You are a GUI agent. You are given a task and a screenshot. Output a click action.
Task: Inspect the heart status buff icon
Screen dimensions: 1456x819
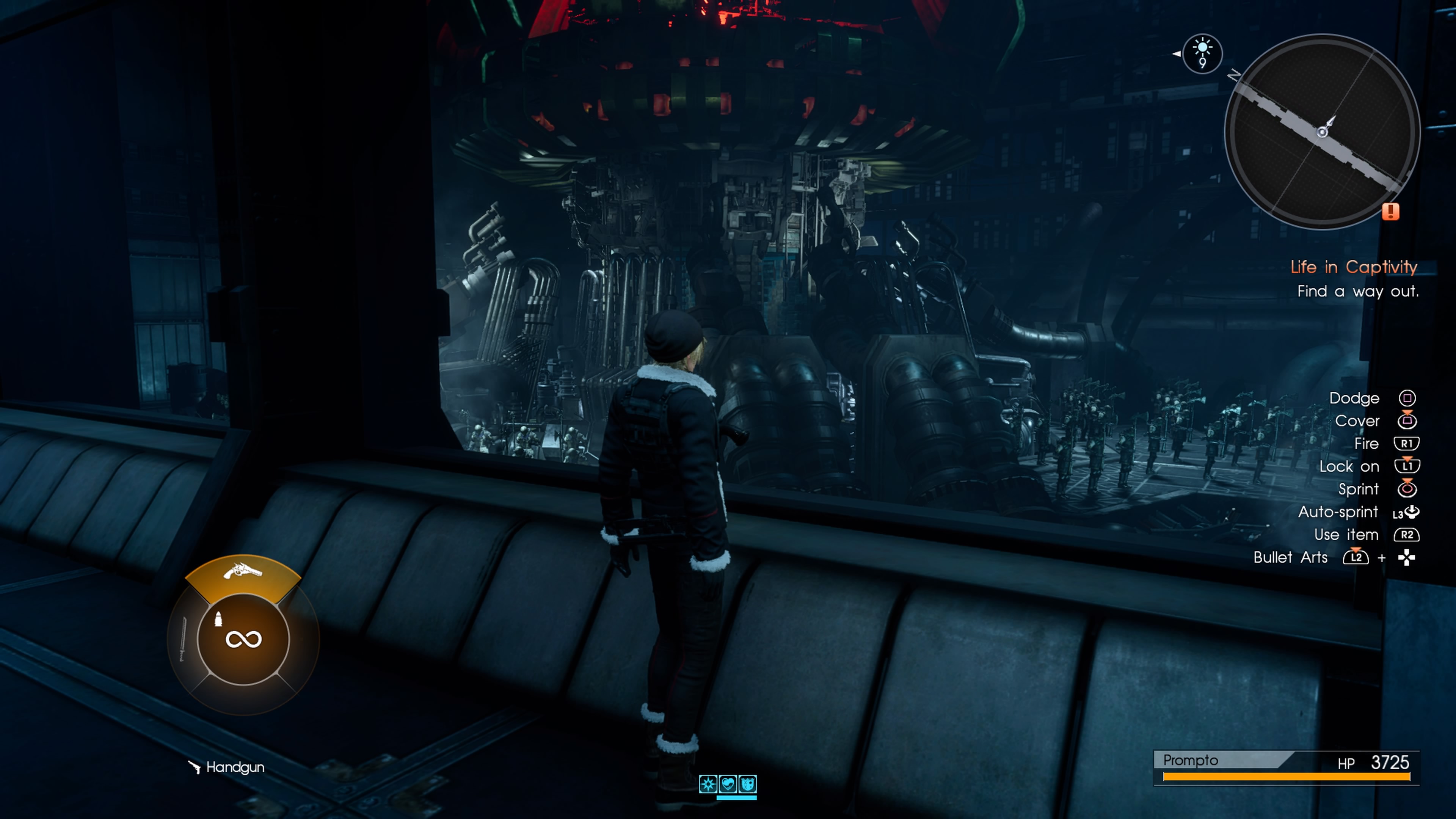(x=728, y=784)
